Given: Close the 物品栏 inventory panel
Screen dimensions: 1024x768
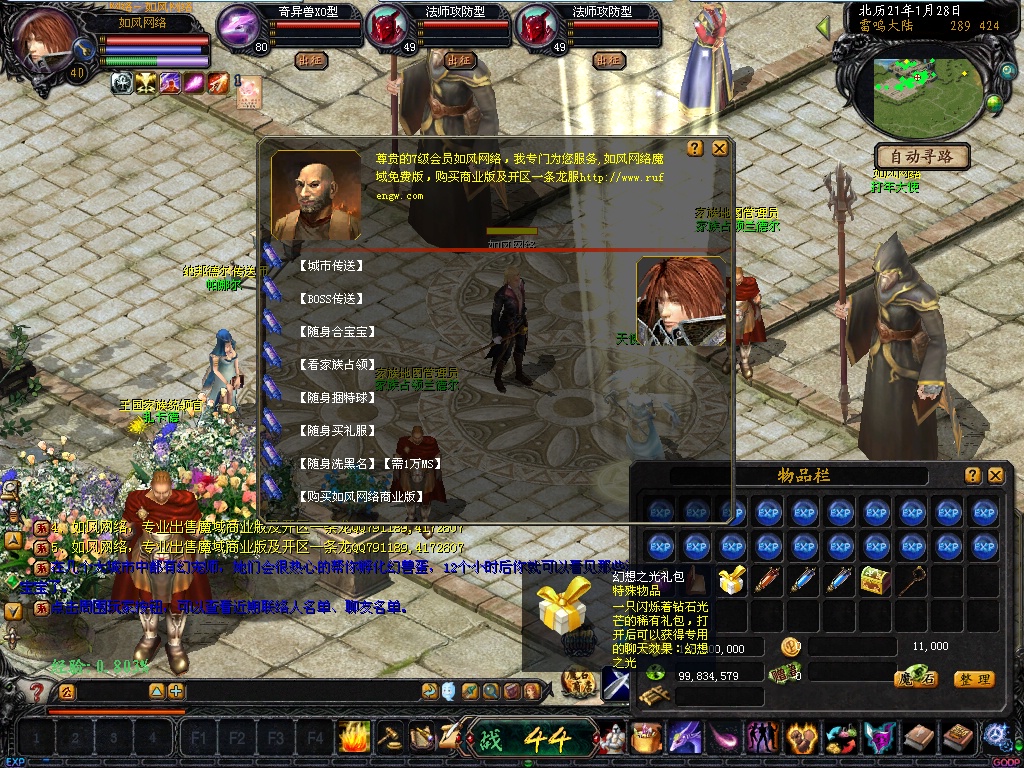Looking at the screenshot, I should 995,476.
